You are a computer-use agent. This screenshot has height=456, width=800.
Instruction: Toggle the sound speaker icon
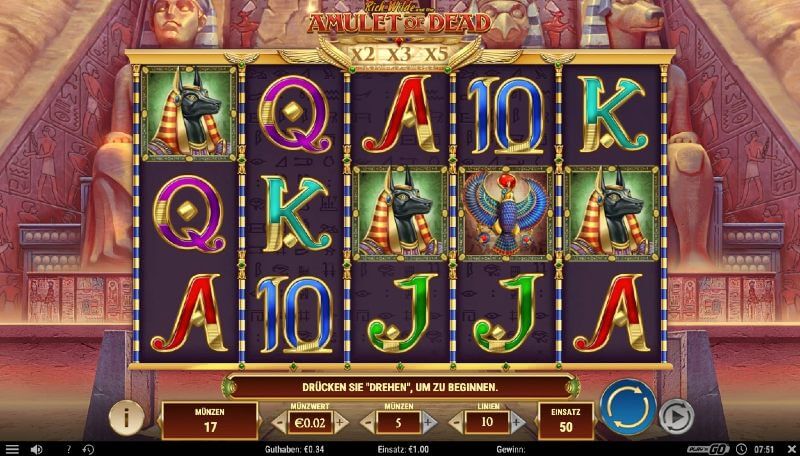pyautogui.click(x=36, y=449)
